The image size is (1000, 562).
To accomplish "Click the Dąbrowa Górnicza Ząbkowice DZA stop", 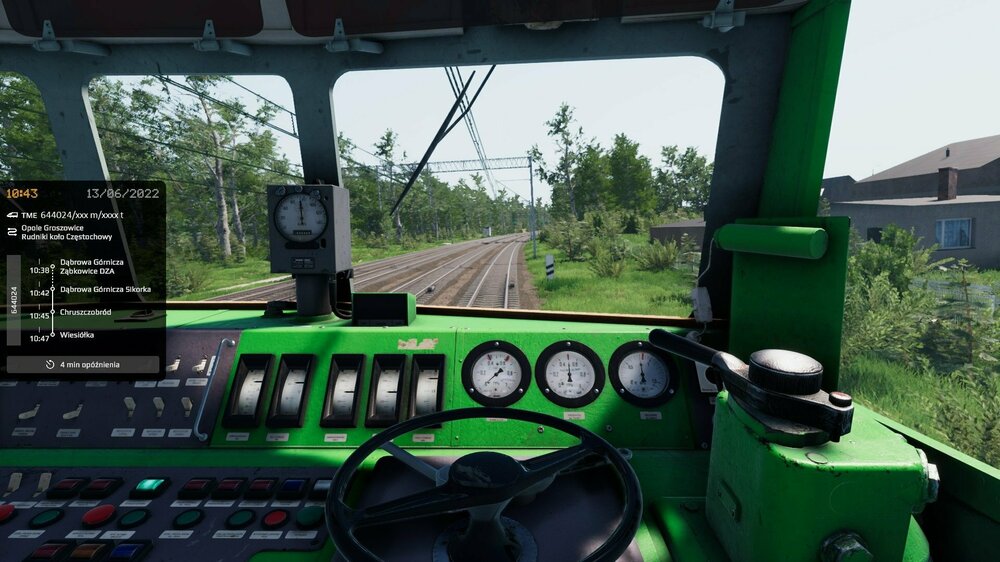I will [92, 266].
